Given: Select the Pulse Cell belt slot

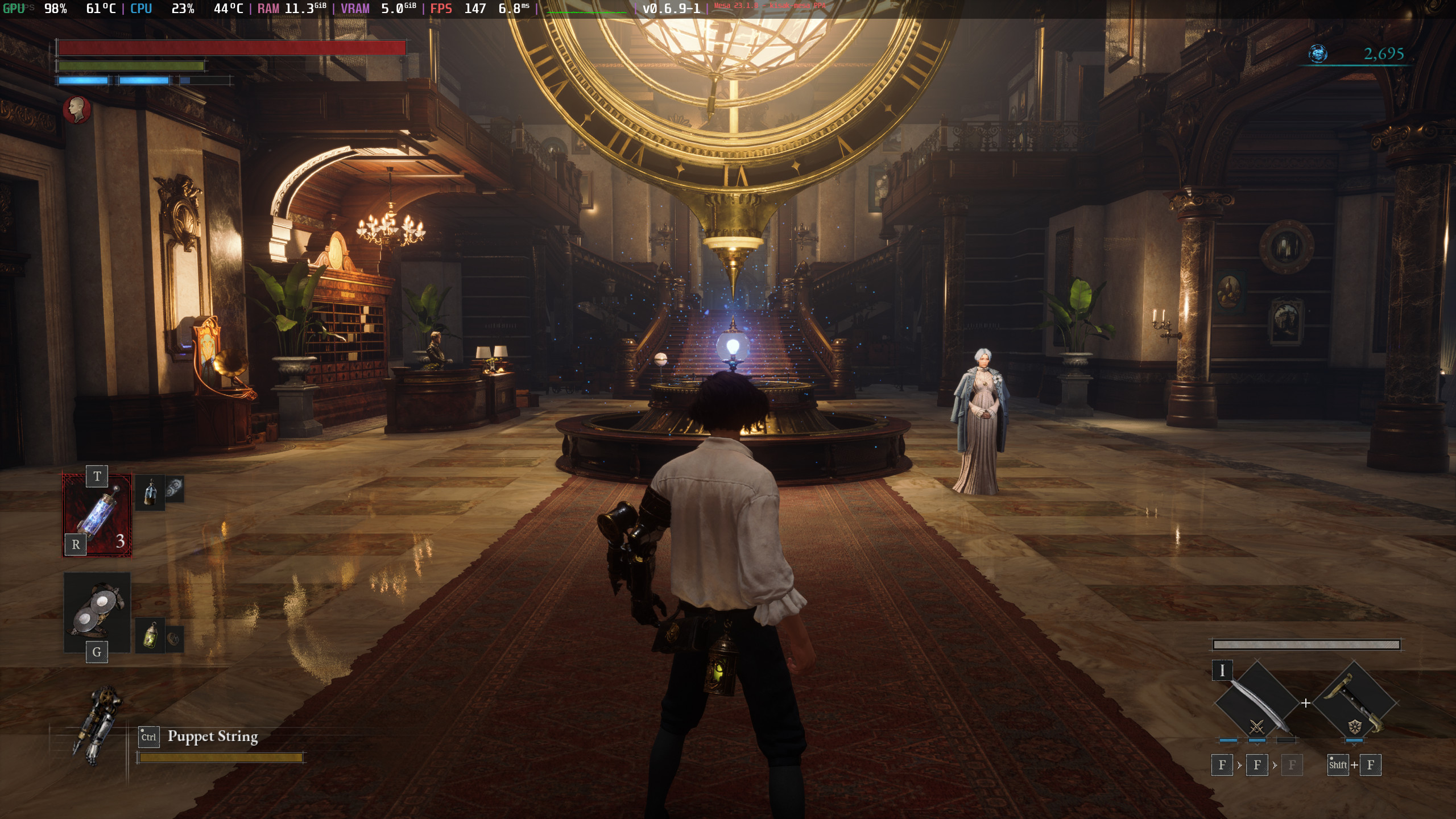Looking at the screenshot, I should [97, 515].
